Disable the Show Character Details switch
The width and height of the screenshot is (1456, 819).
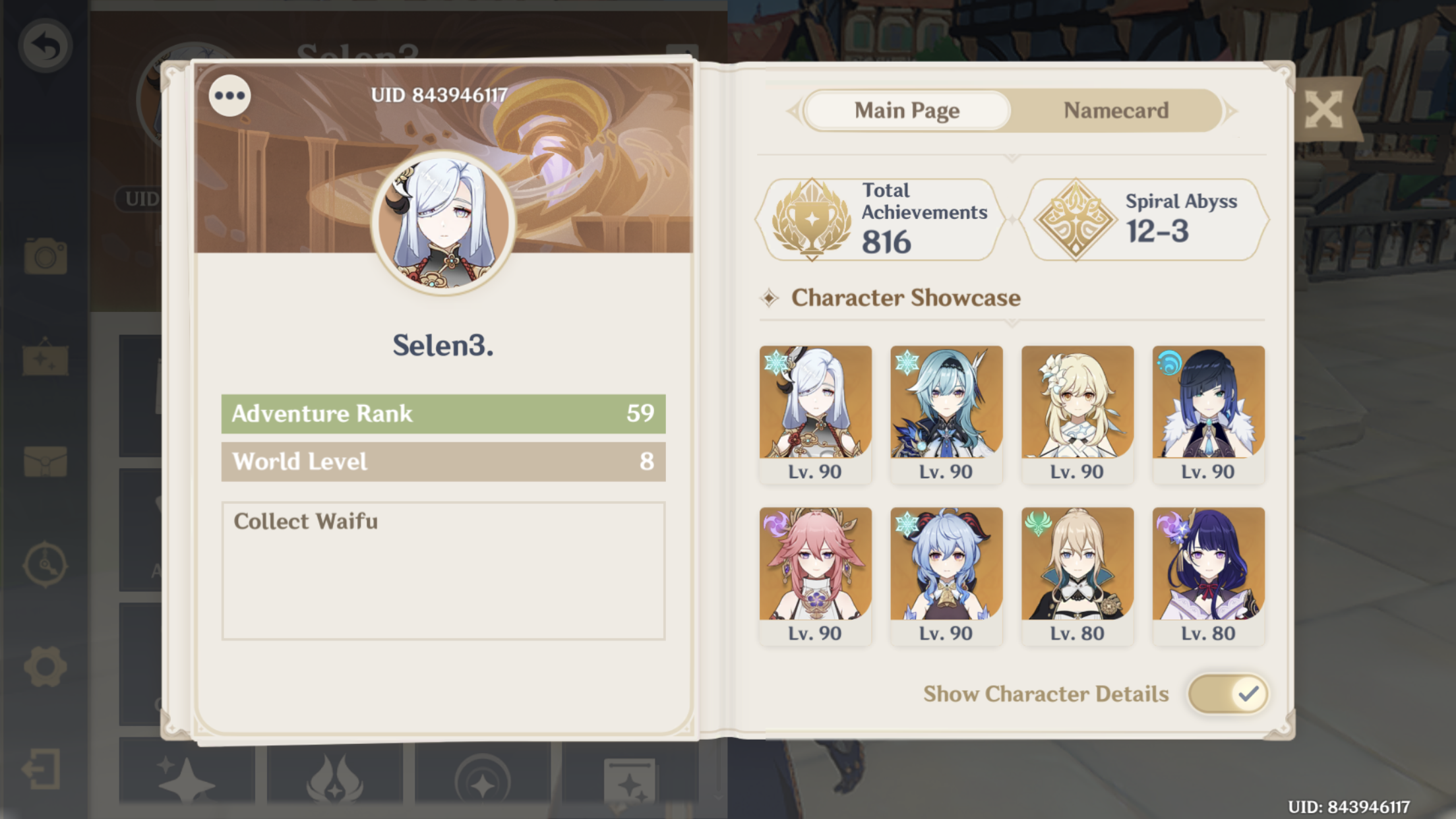[x=1228, y=694]
